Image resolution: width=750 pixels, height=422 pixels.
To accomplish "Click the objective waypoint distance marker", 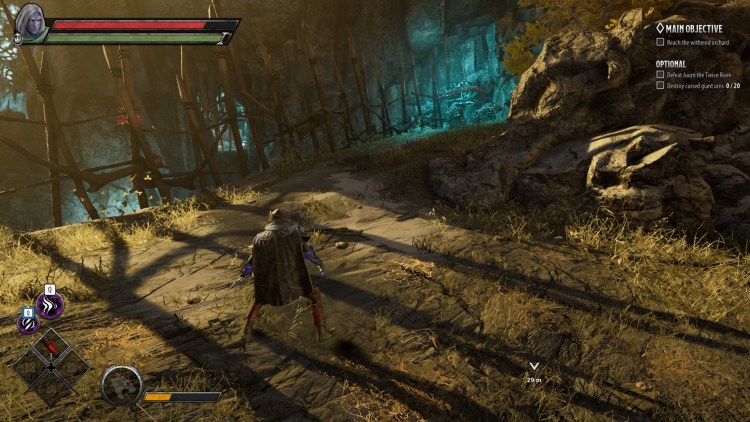I will [x=534, y=372].
